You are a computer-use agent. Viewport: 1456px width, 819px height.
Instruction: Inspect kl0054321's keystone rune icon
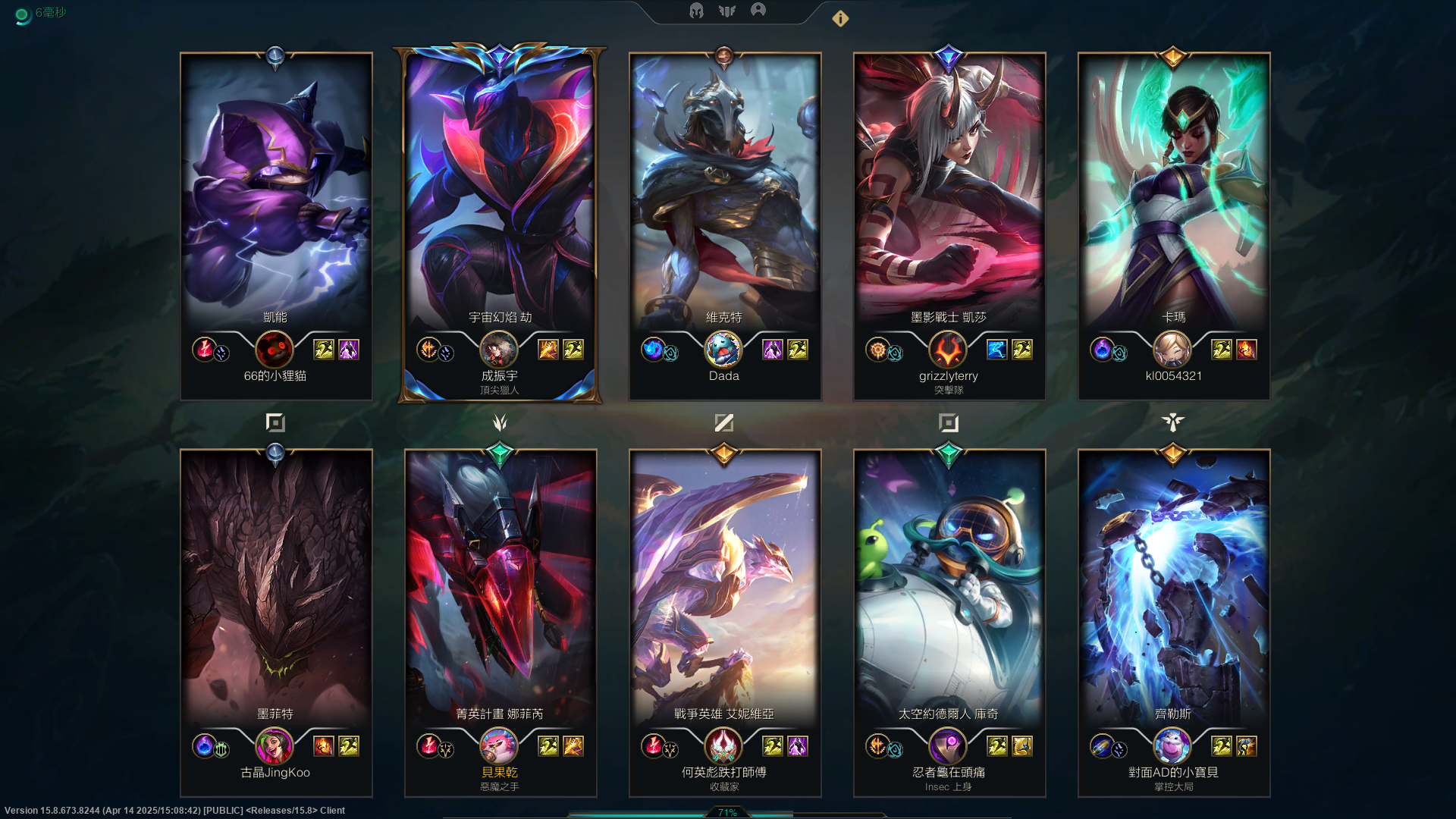click(1101, 349)
